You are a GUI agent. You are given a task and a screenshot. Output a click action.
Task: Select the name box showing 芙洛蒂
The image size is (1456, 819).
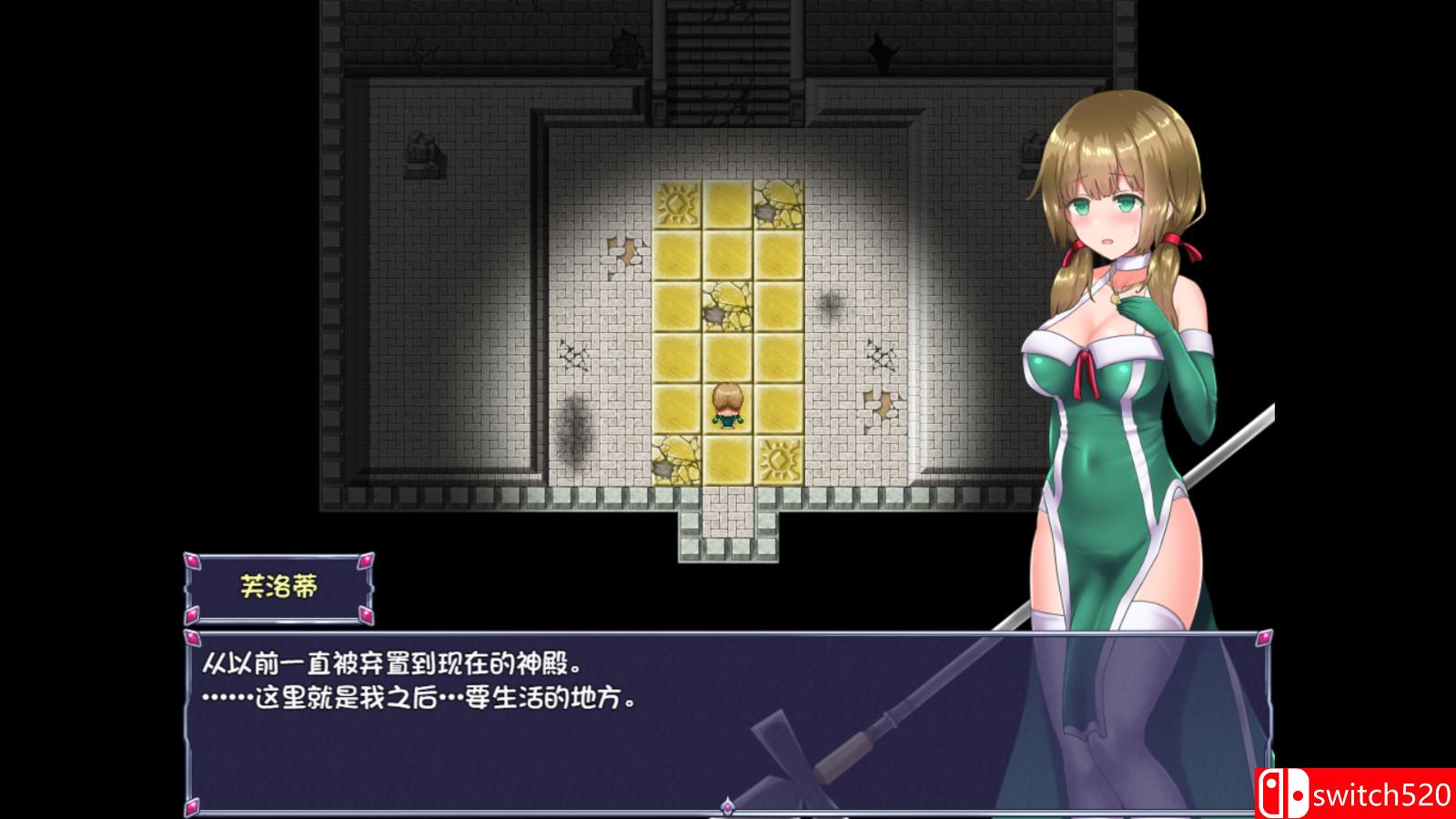coord(282,583)
